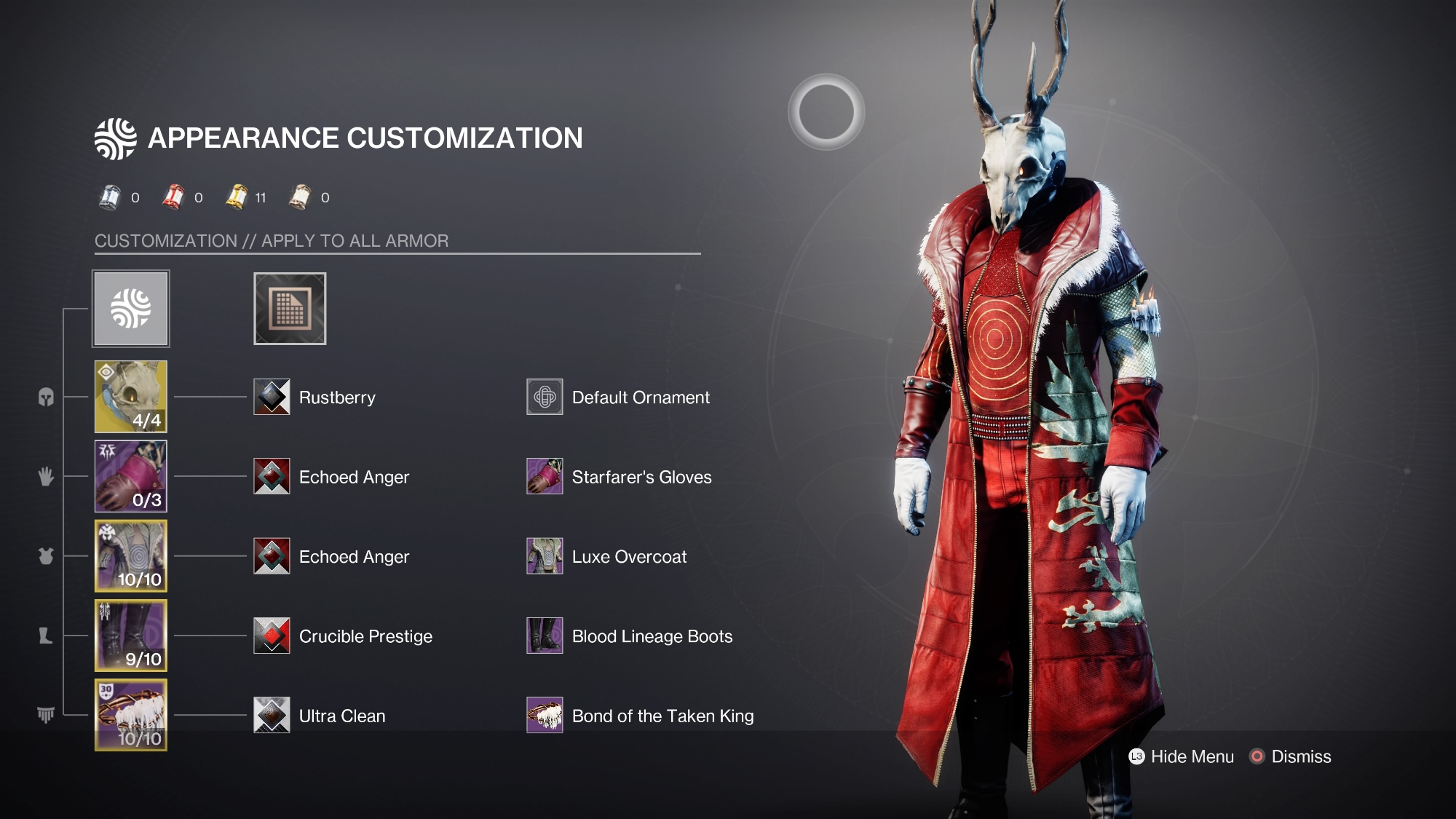Open the apply-to-all shader slot
1456x819 pixels.
[x=290, y=309]
